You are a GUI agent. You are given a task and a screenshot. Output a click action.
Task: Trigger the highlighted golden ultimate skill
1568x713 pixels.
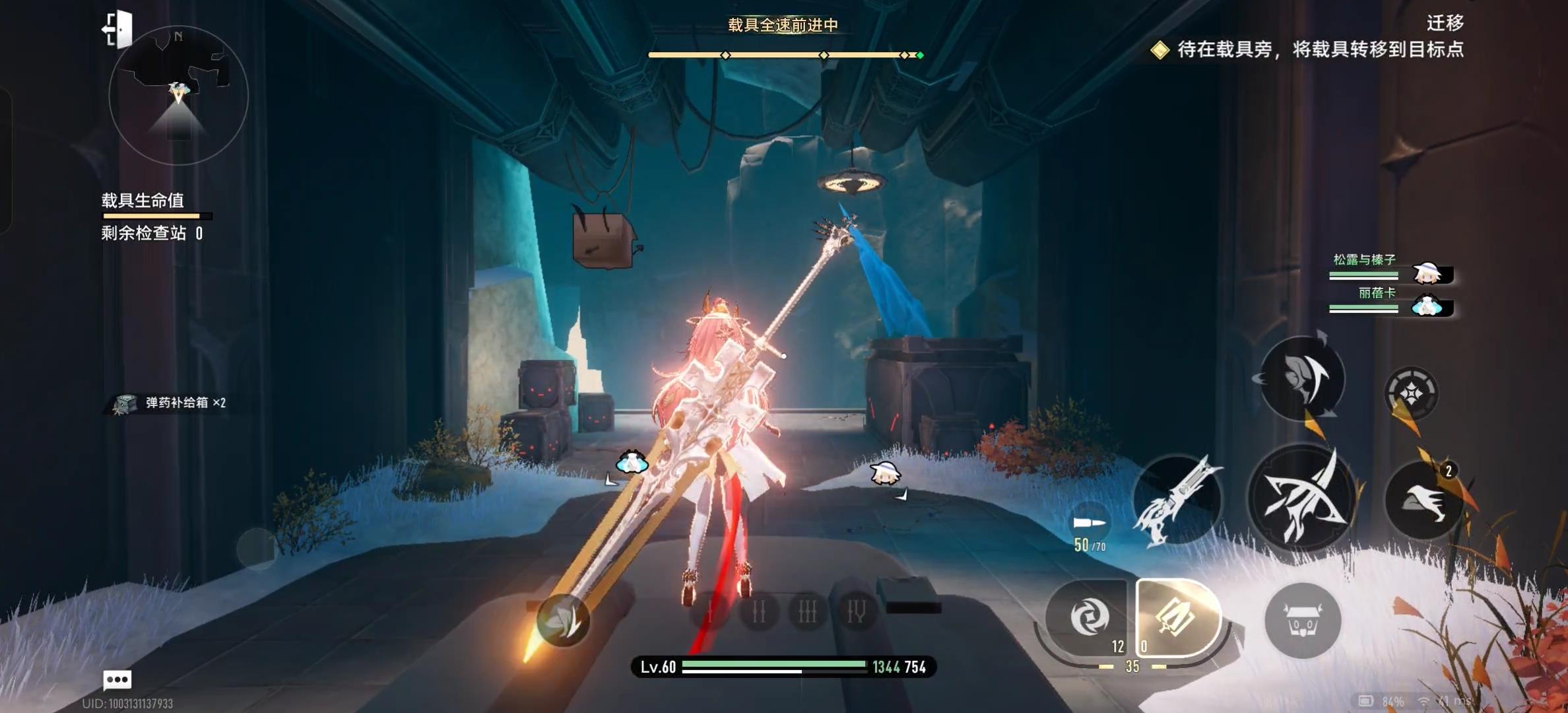click(x=1177, y=617)
